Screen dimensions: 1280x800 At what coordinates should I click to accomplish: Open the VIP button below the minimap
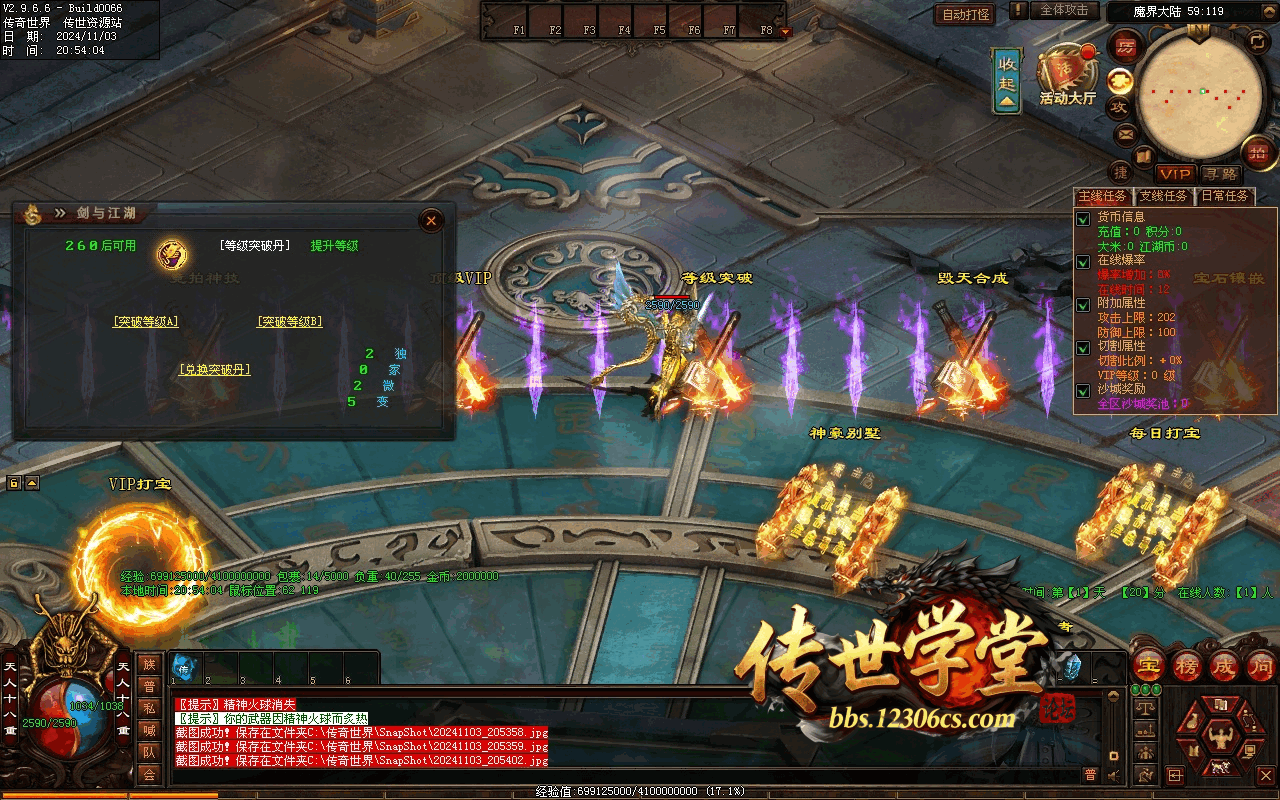click(x=1176, y=174)
